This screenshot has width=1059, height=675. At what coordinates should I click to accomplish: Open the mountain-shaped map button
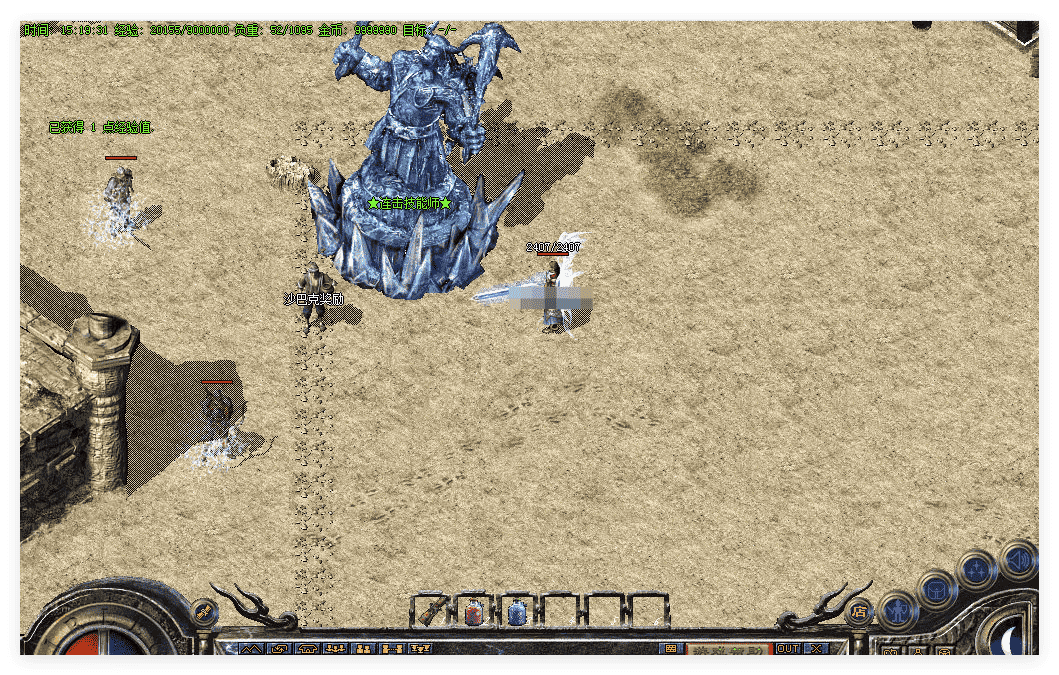(x=251, y=649)
